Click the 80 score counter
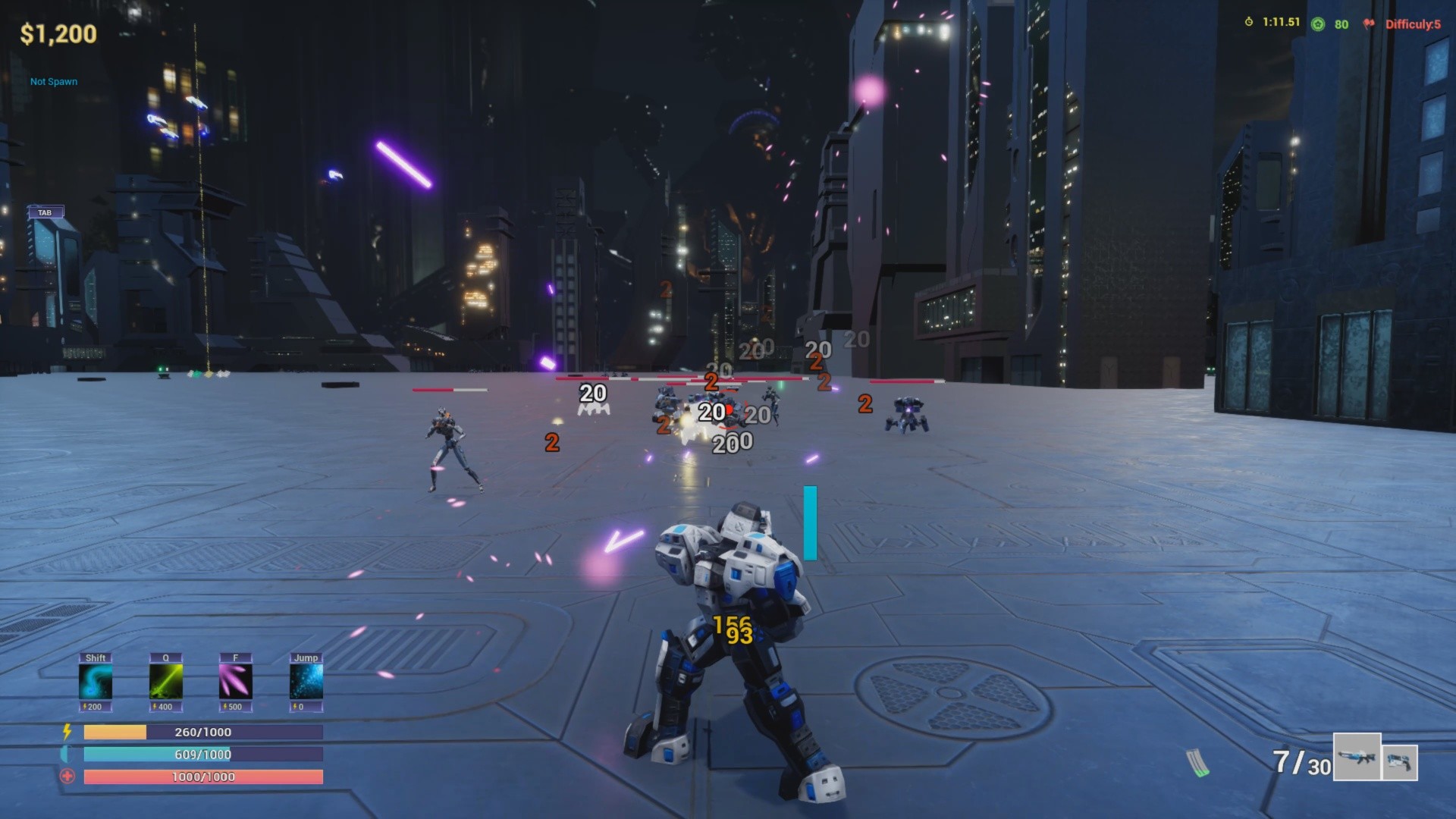The width and height of the screenshot is (1456, 819). tap(1342, 24)
